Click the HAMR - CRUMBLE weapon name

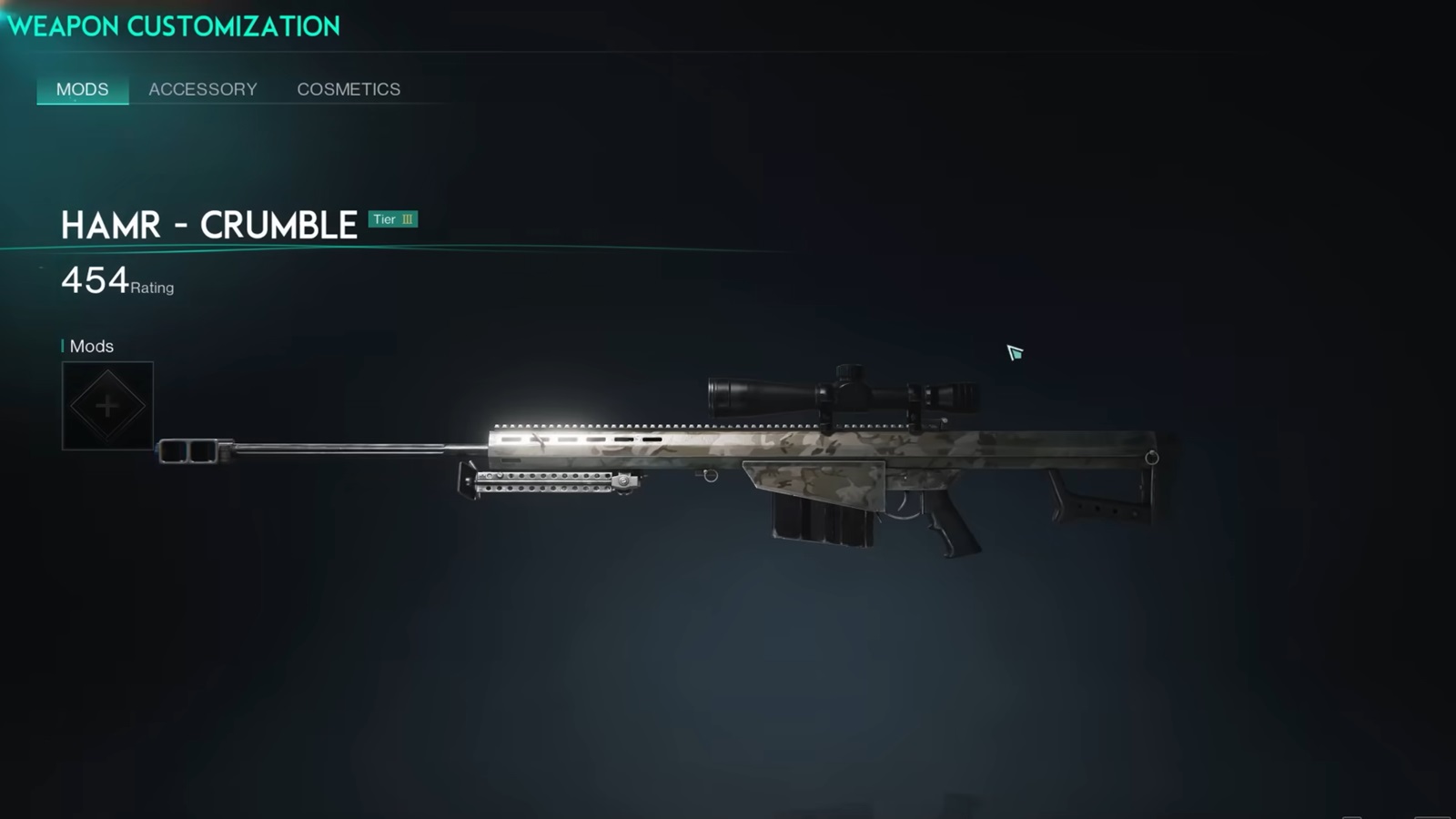209,225
